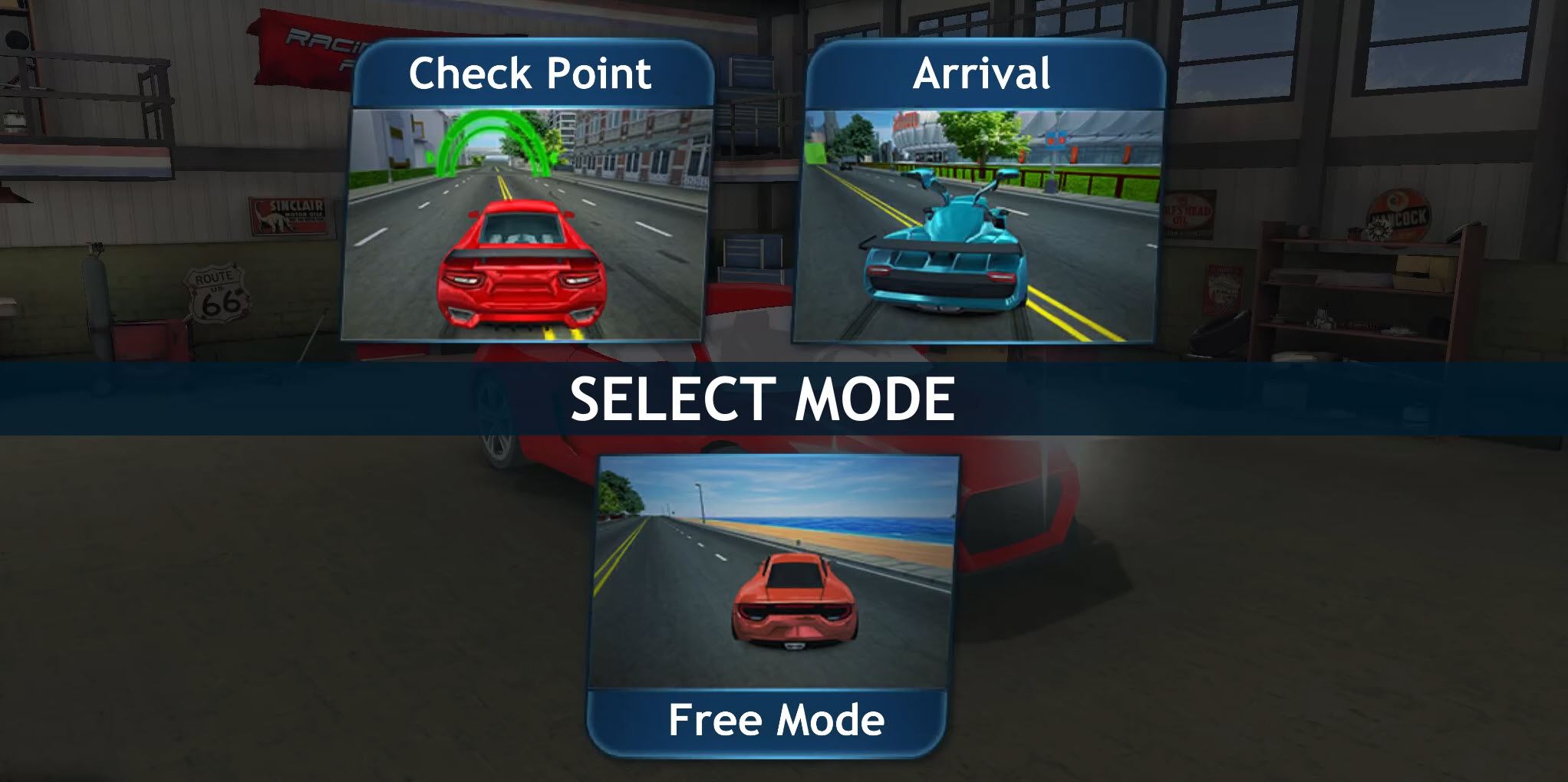The image size is (1568, 782).
Task: Click the Check Point title label
Action: [529, 73]
